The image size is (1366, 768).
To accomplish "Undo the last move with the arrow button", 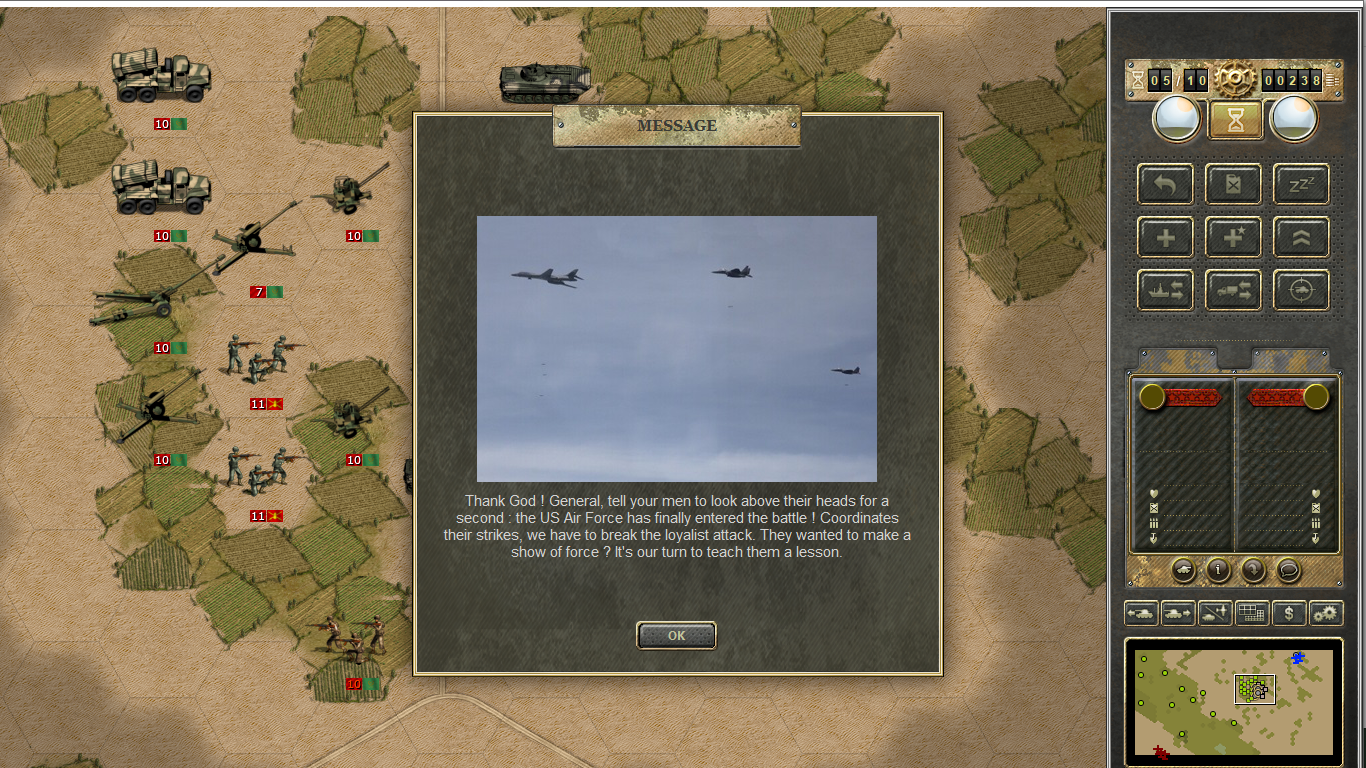I will click(1165, 184).
